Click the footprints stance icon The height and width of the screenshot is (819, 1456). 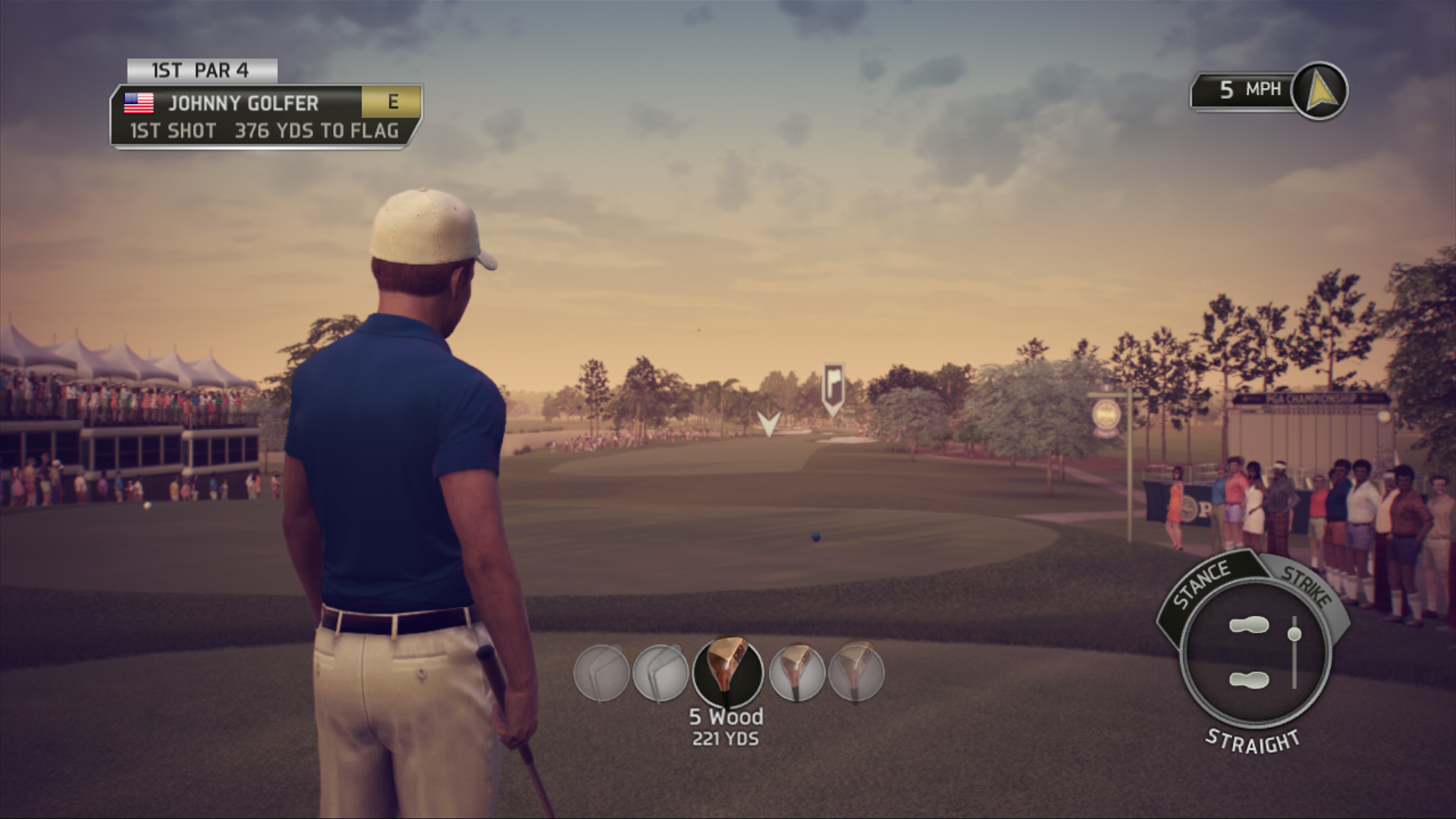(x=1249, y=652)
